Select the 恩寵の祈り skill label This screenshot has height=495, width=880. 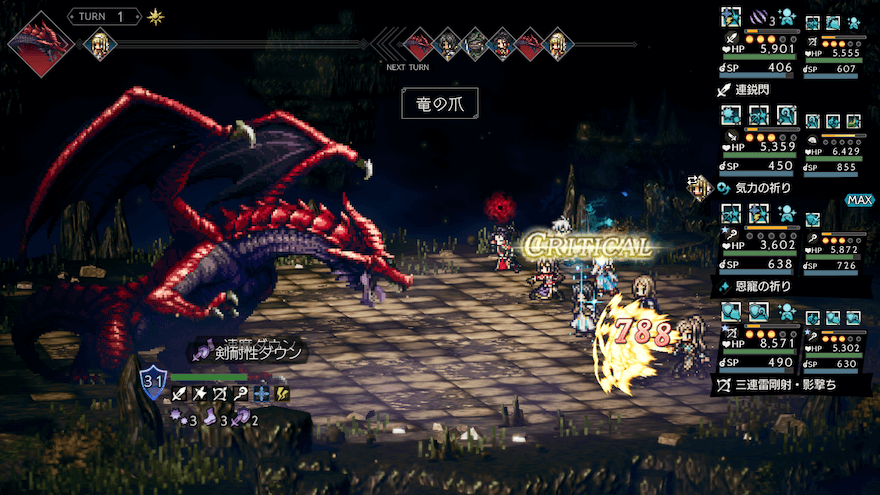click(764, 286)
